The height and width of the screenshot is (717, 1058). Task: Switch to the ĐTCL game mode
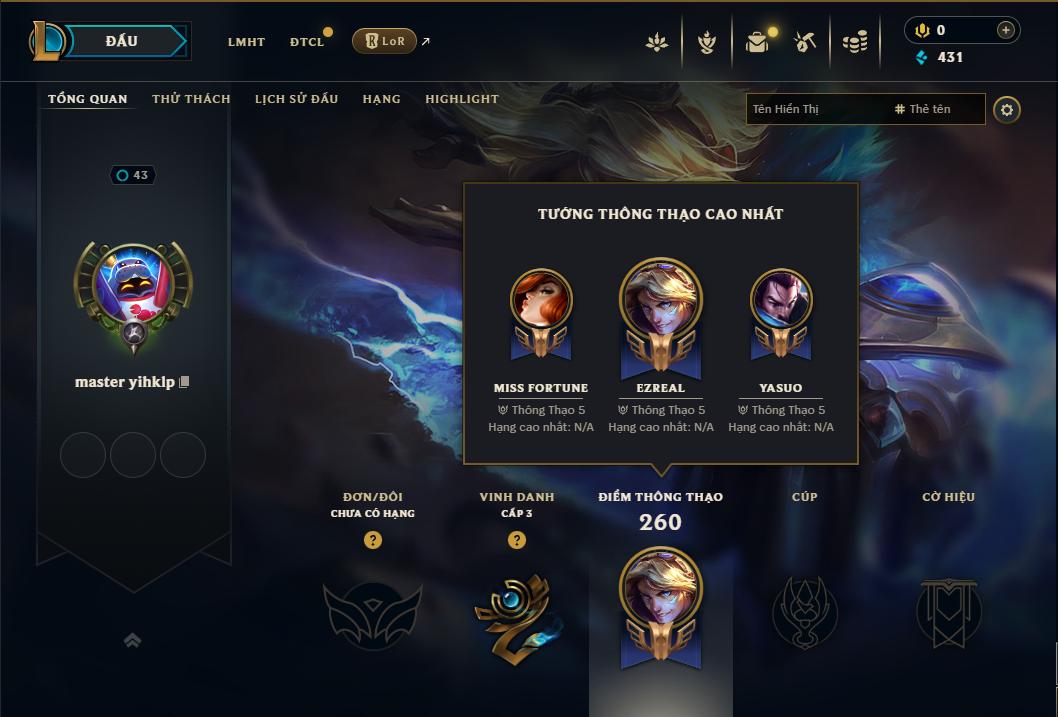306,42
